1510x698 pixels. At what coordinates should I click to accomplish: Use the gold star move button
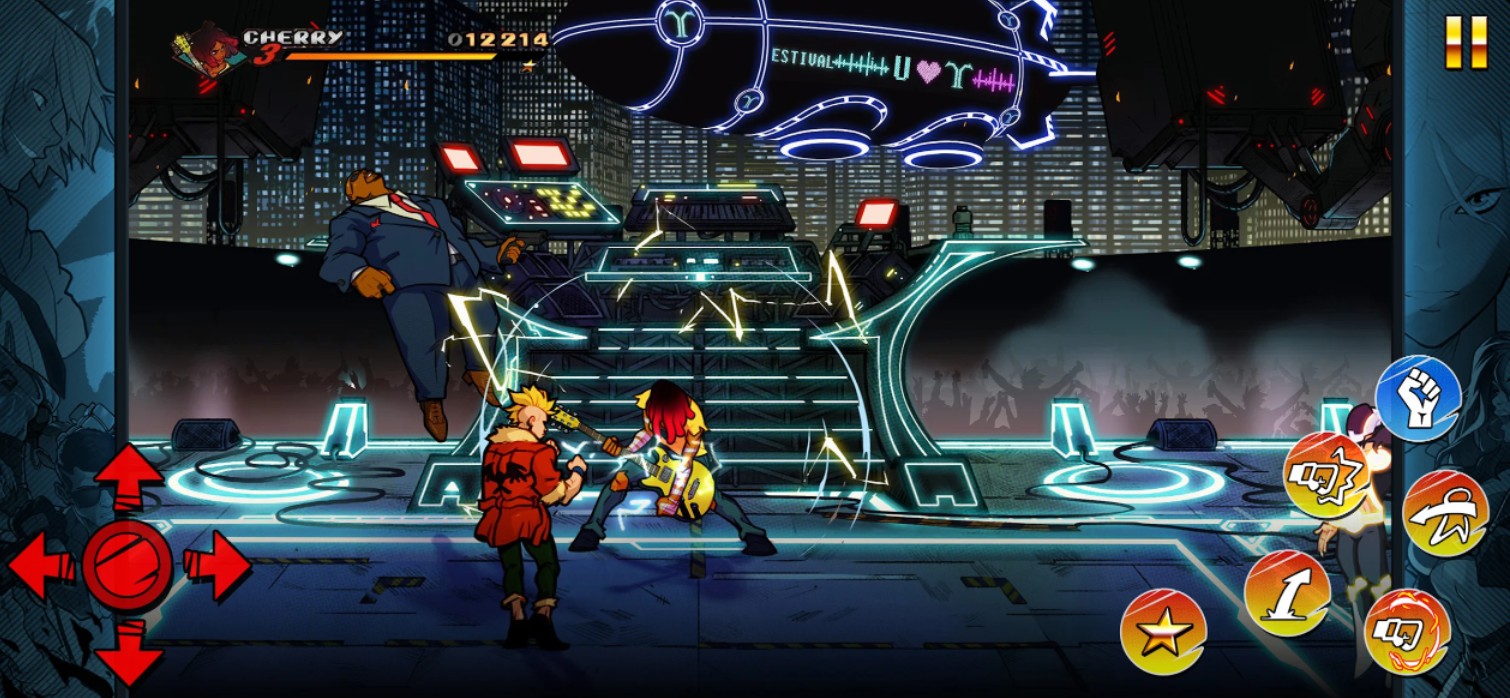(x=1163, y=632)
